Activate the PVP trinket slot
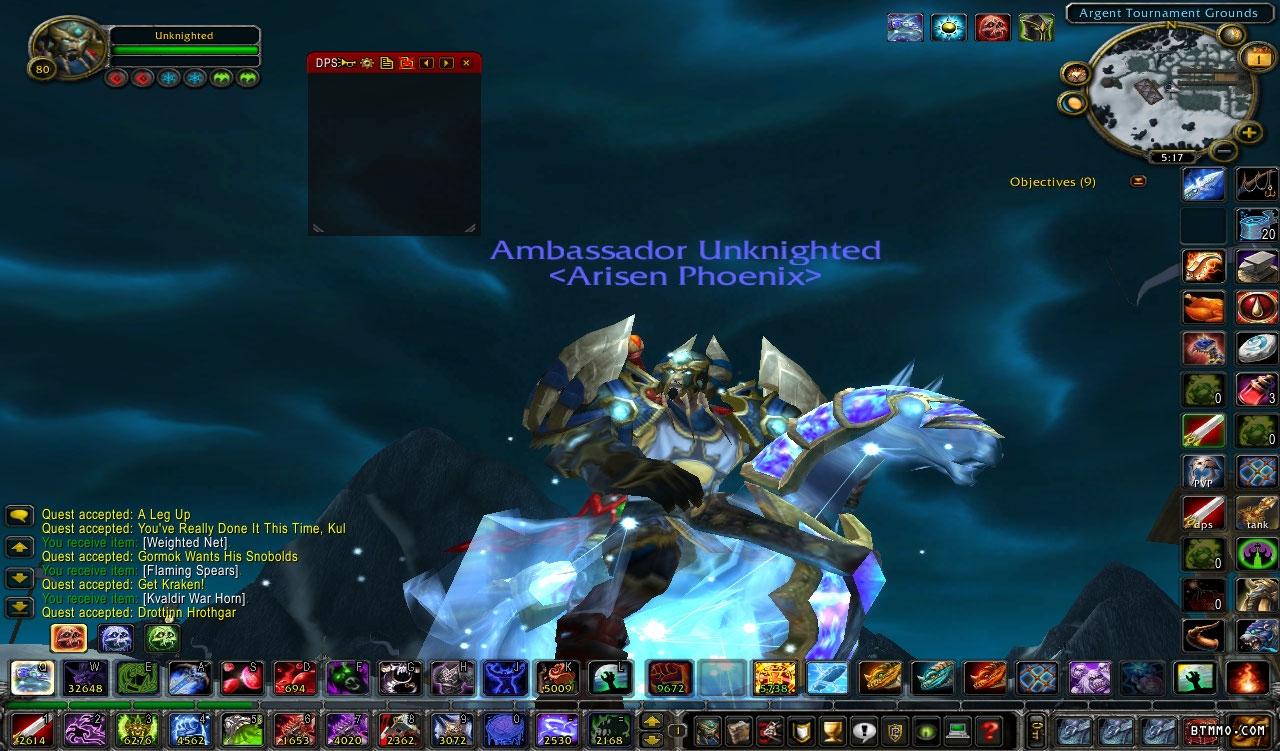Screen dimensions: 1280x751 click(x=1203, y=471)
